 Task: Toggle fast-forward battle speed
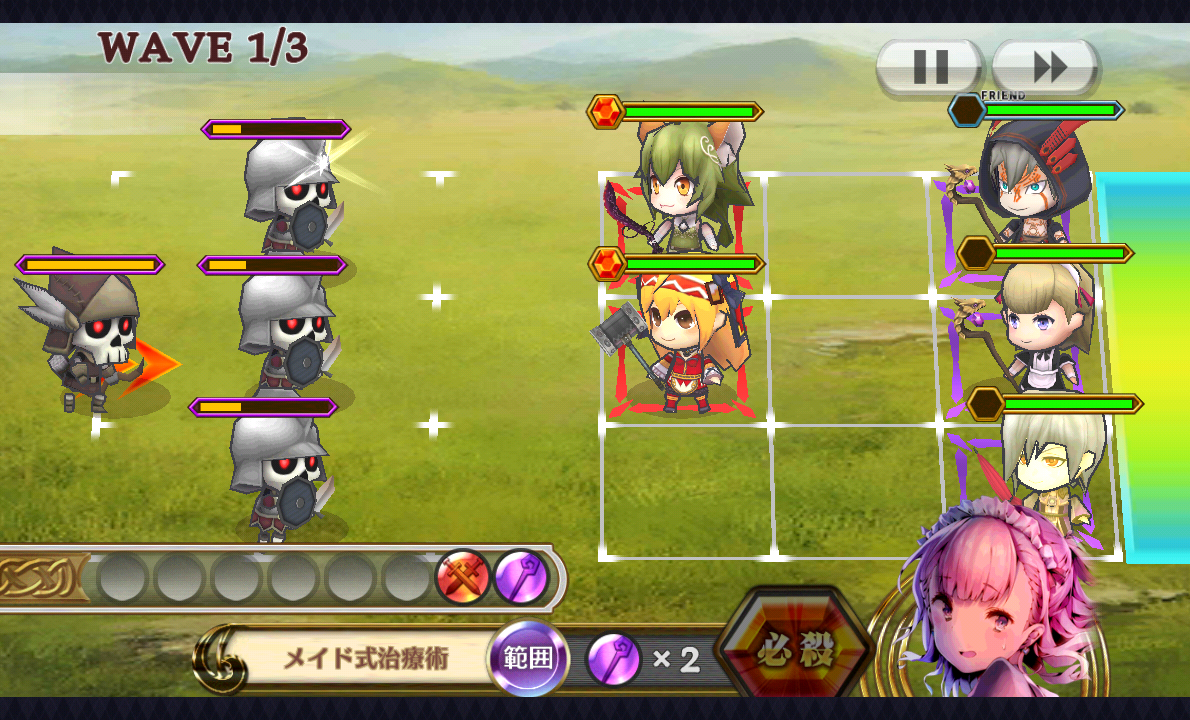(1047, 68)
